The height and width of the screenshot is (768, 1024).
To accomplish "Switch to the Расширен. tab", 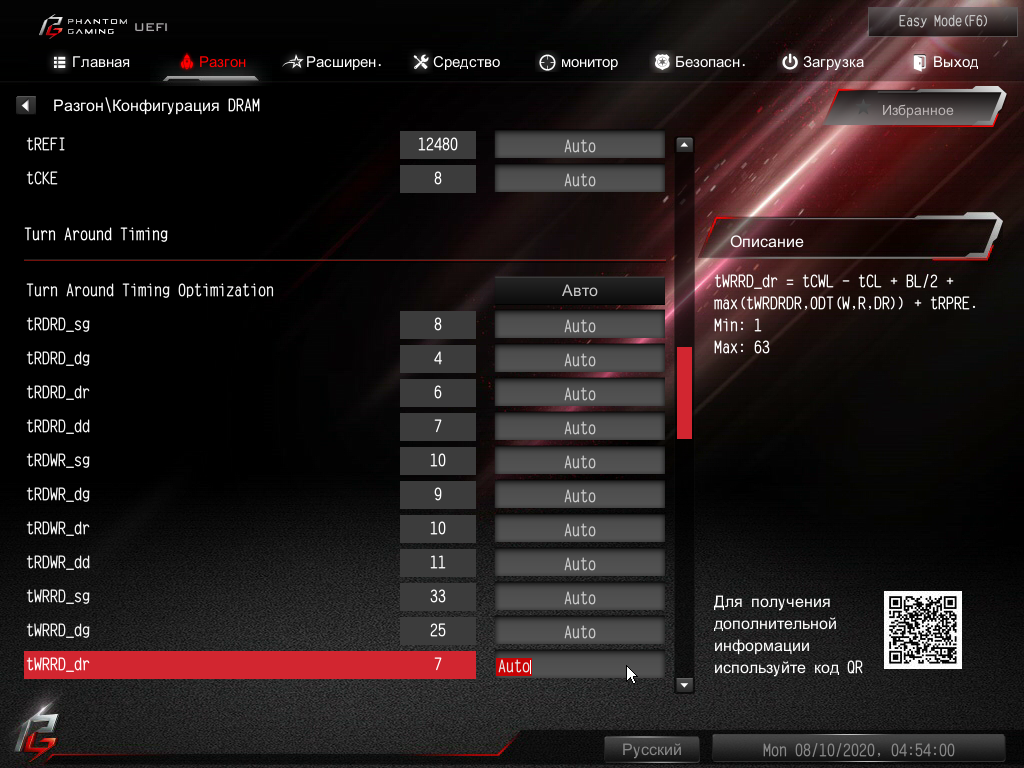I will pos(333,62).
